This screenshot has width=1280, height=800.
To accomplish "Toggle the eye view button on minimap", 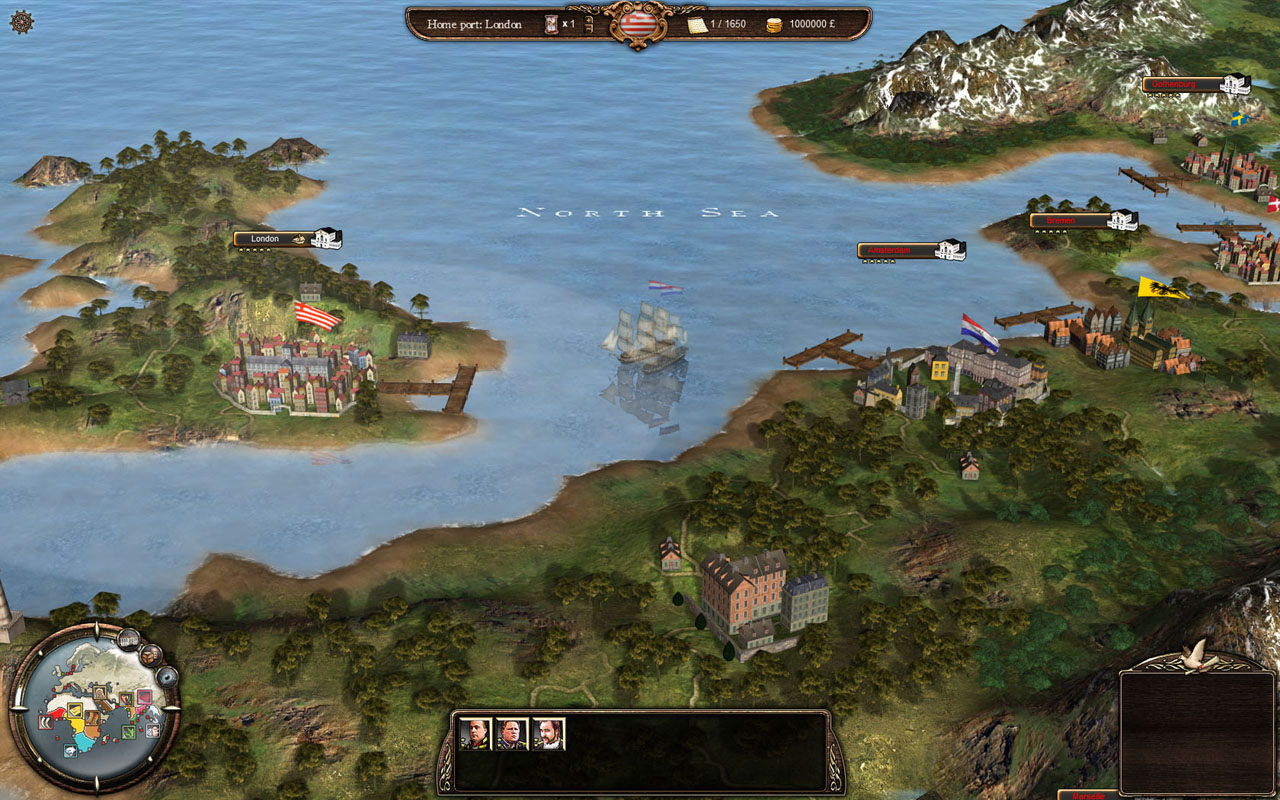I will pyautogui.click(x=167, y=677).
